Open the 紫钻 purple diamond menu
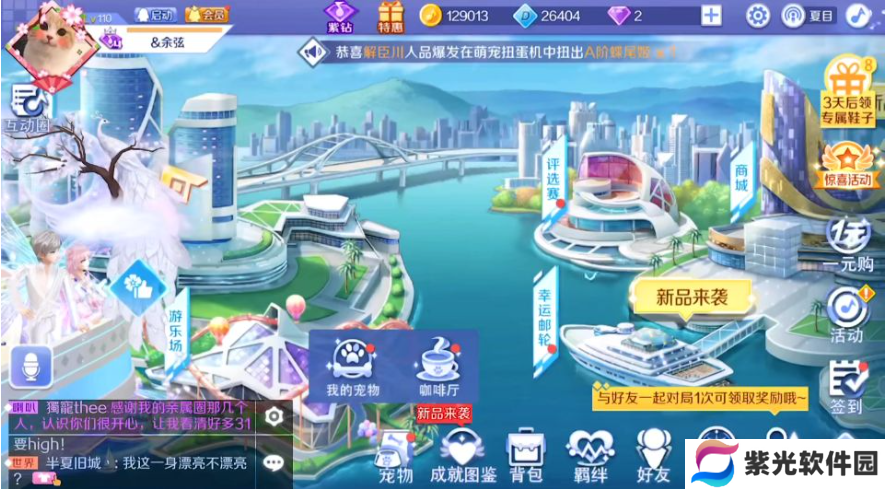The width and height of the screenshot is (885, 489). coord(340,17)
